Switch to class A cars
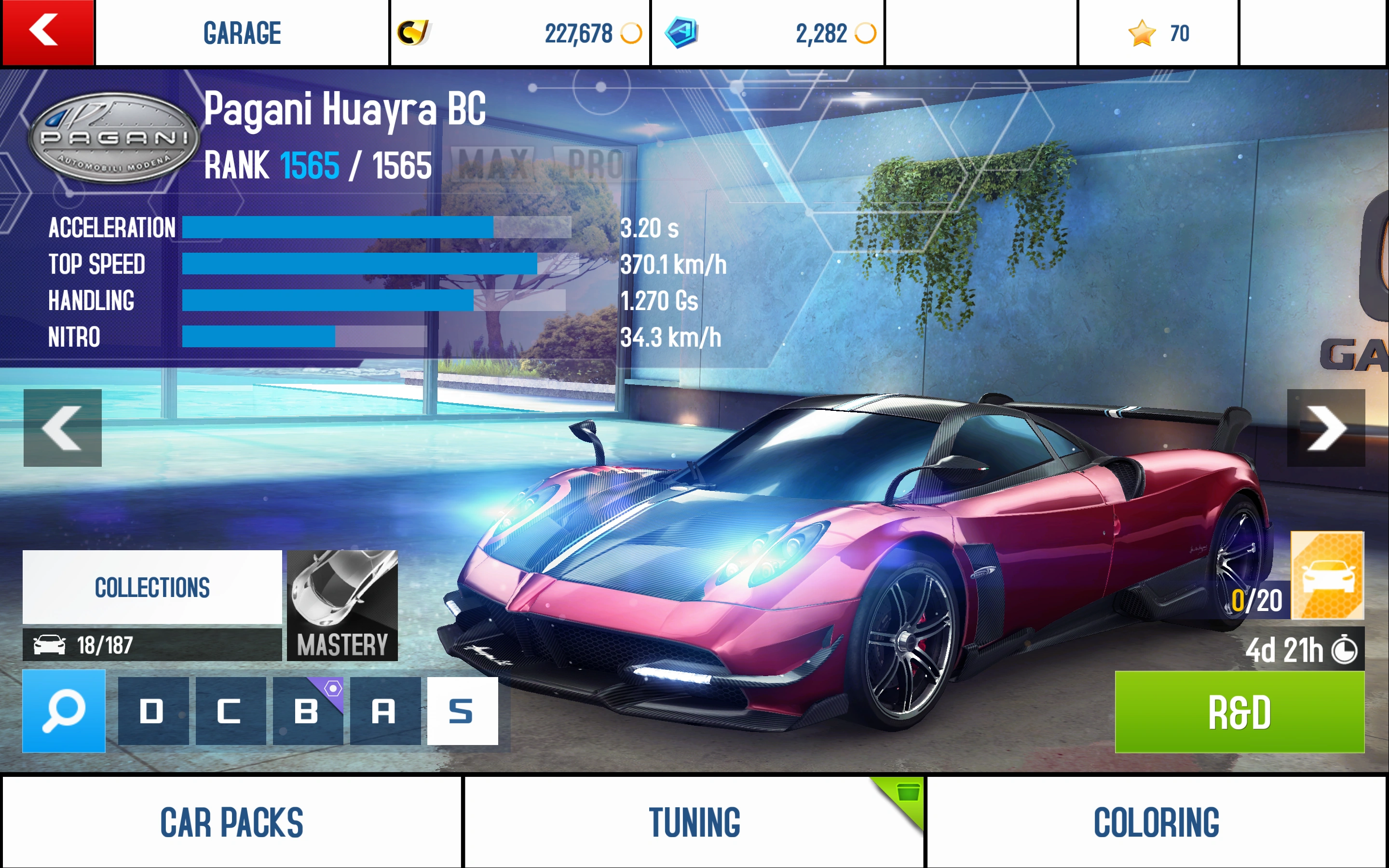Screen dimensions: 1389x868 click(x=384, y=711)
